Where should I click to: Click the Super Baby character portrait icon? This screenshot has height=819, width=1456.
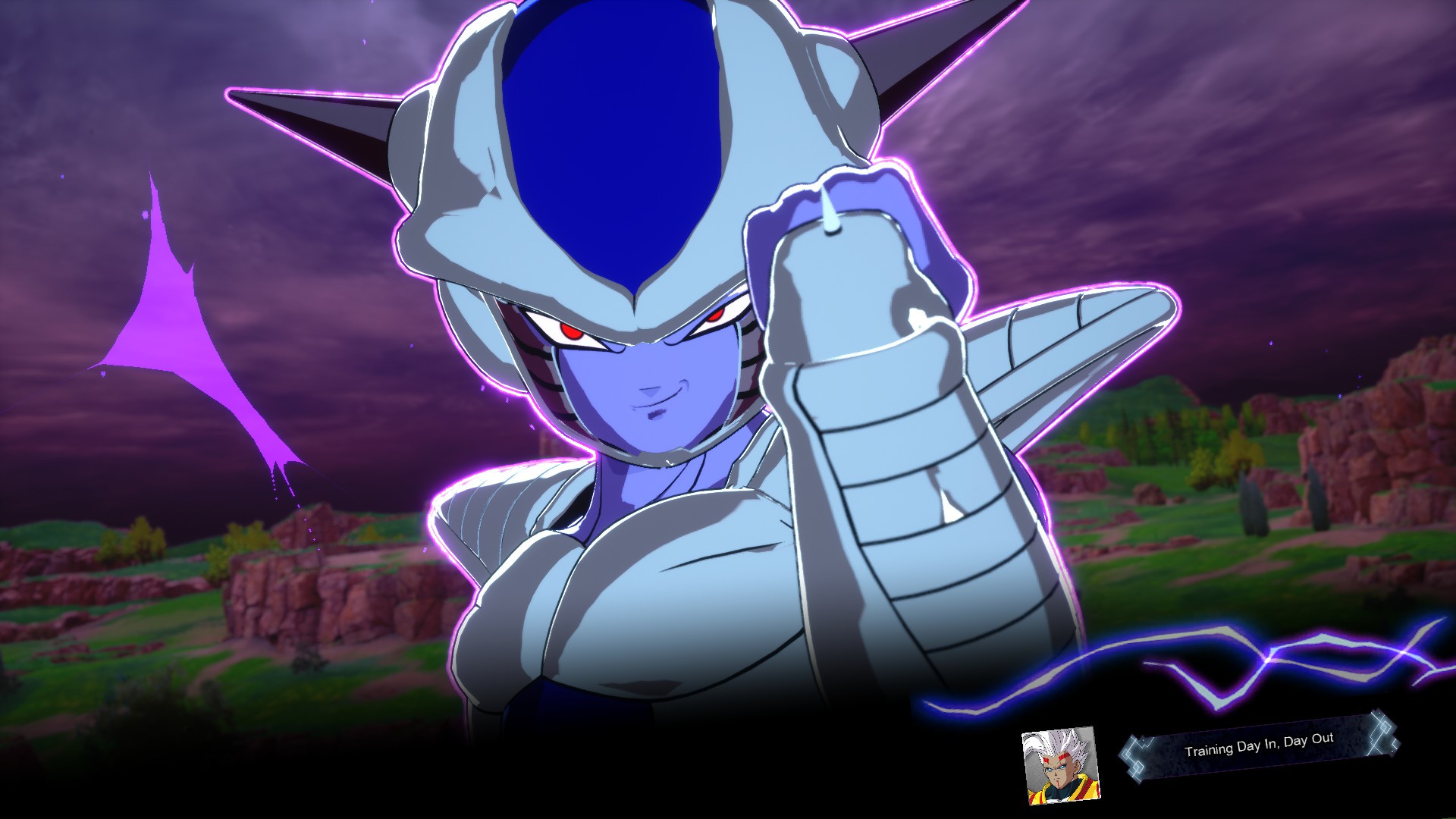tap(1058, 762)
